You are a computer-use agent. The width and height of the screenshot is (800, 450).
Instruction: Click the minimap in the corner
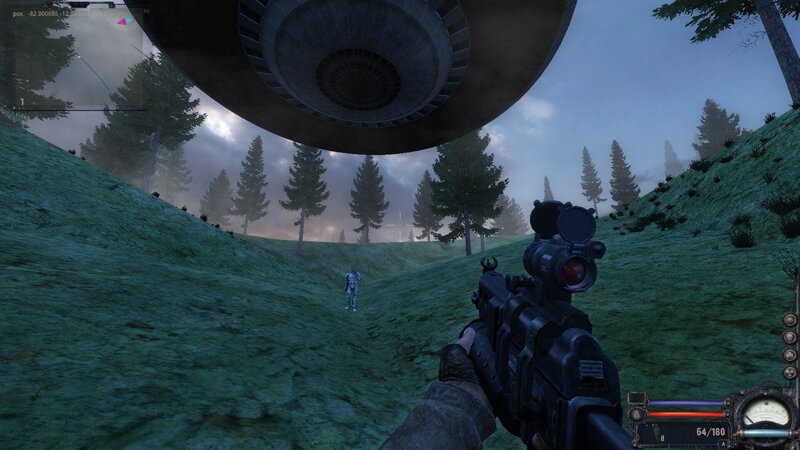(x=75, y=55)
